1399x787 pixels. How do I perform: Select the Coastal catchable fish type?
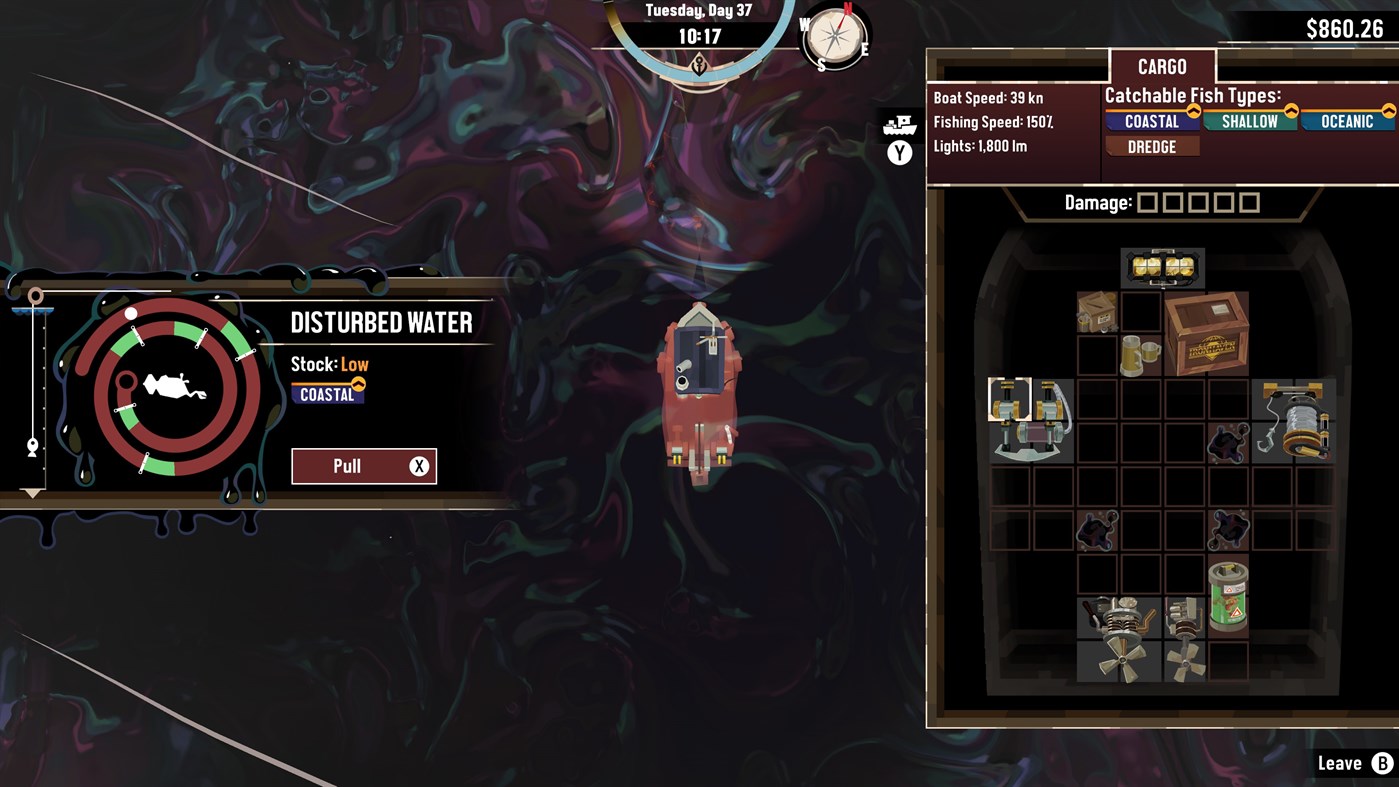pos(1152,121)
